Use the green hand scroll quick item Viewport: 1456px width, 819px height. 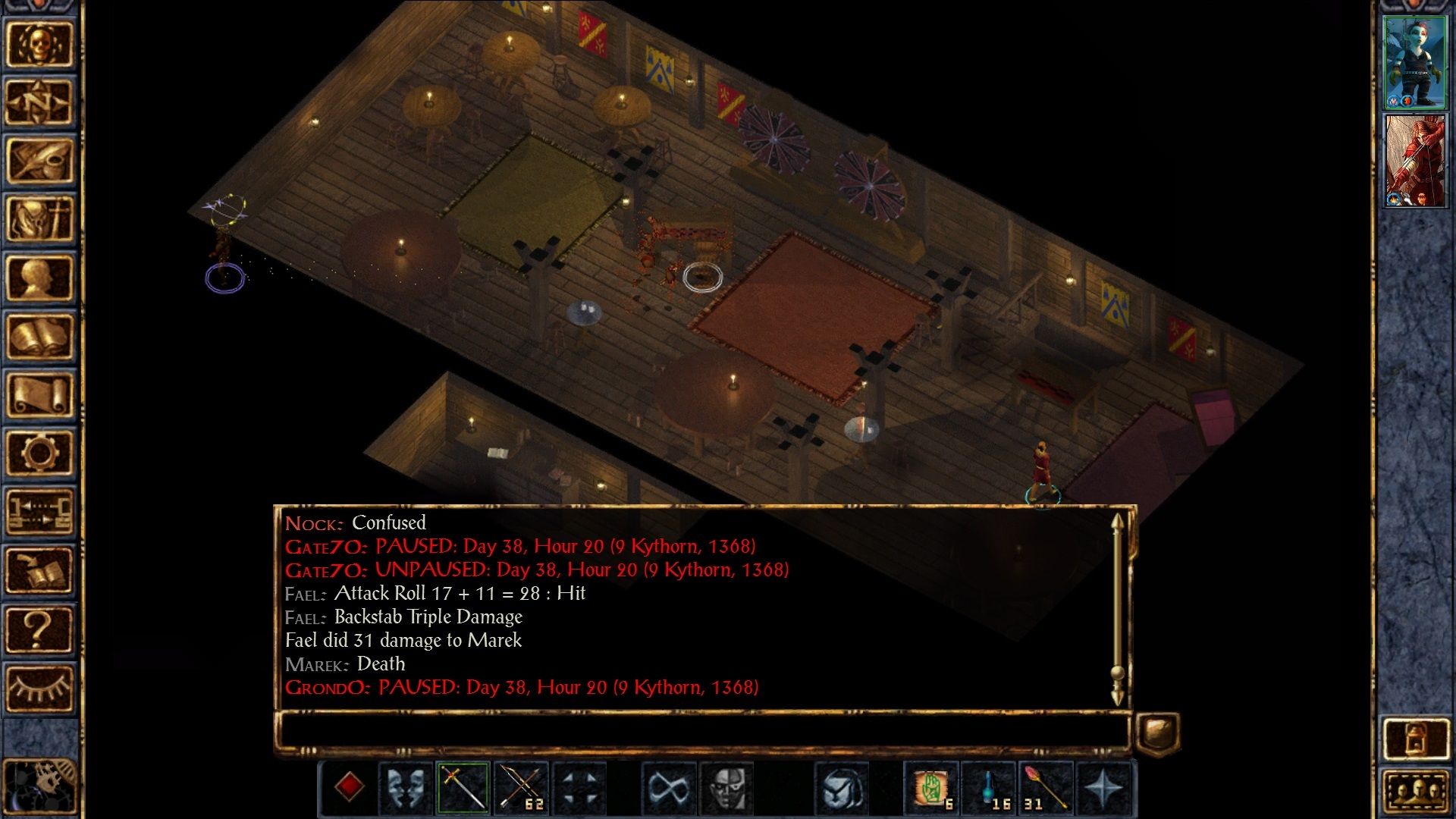tap(932, 789)
